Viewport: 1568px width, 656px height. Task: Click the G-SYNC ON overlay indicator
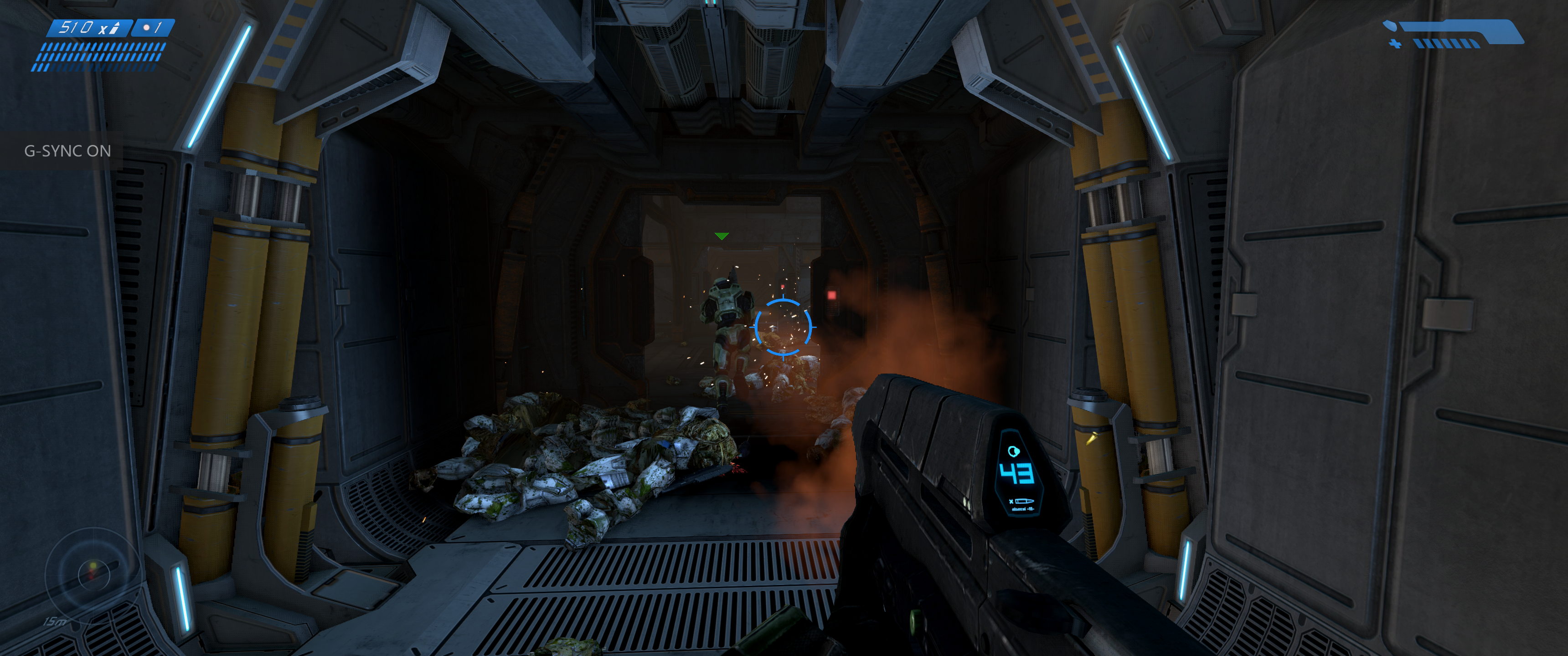(67, 151)
